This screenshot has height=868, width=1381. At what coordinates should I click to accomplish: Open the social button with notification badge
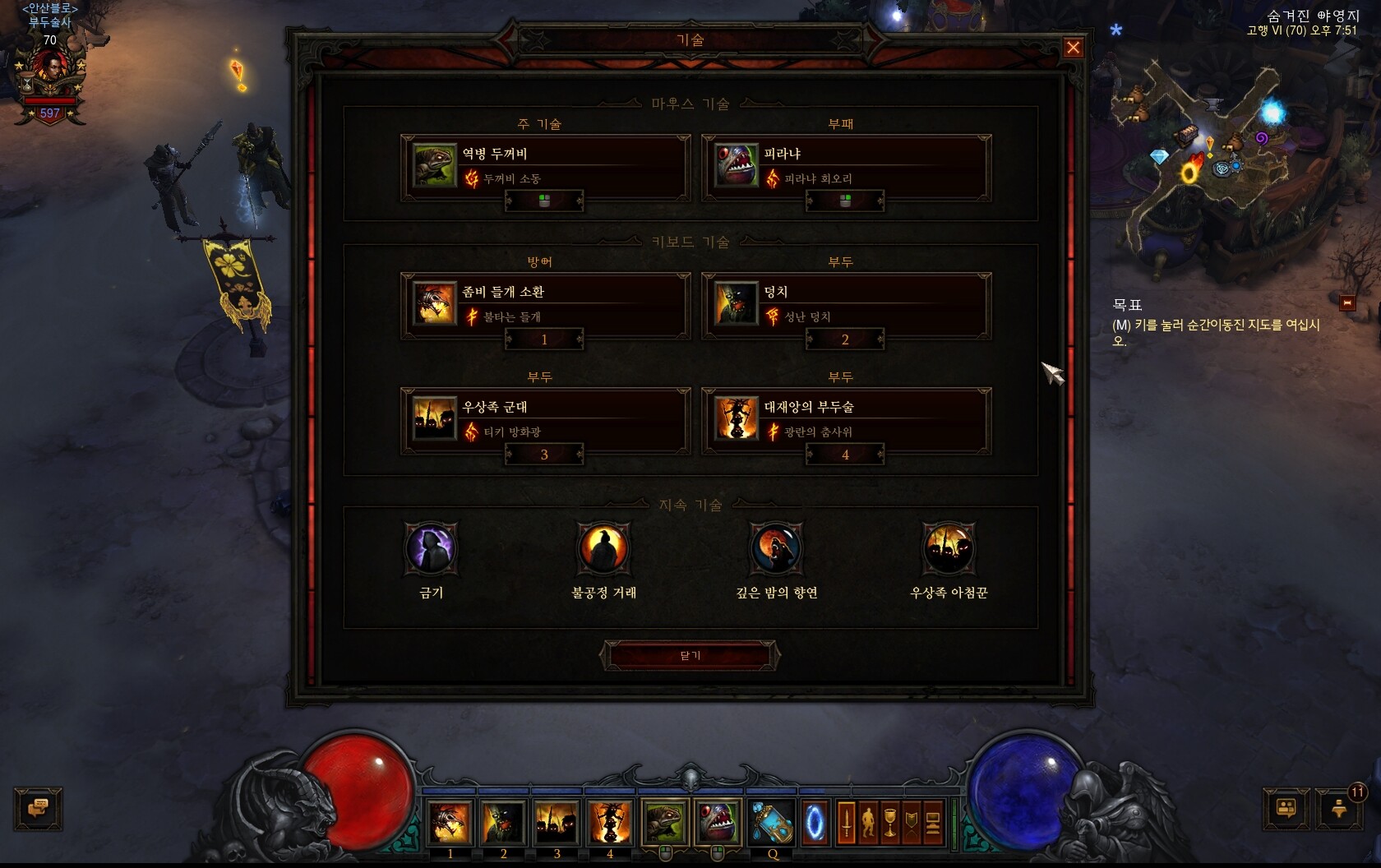(x=1339, y=808)
